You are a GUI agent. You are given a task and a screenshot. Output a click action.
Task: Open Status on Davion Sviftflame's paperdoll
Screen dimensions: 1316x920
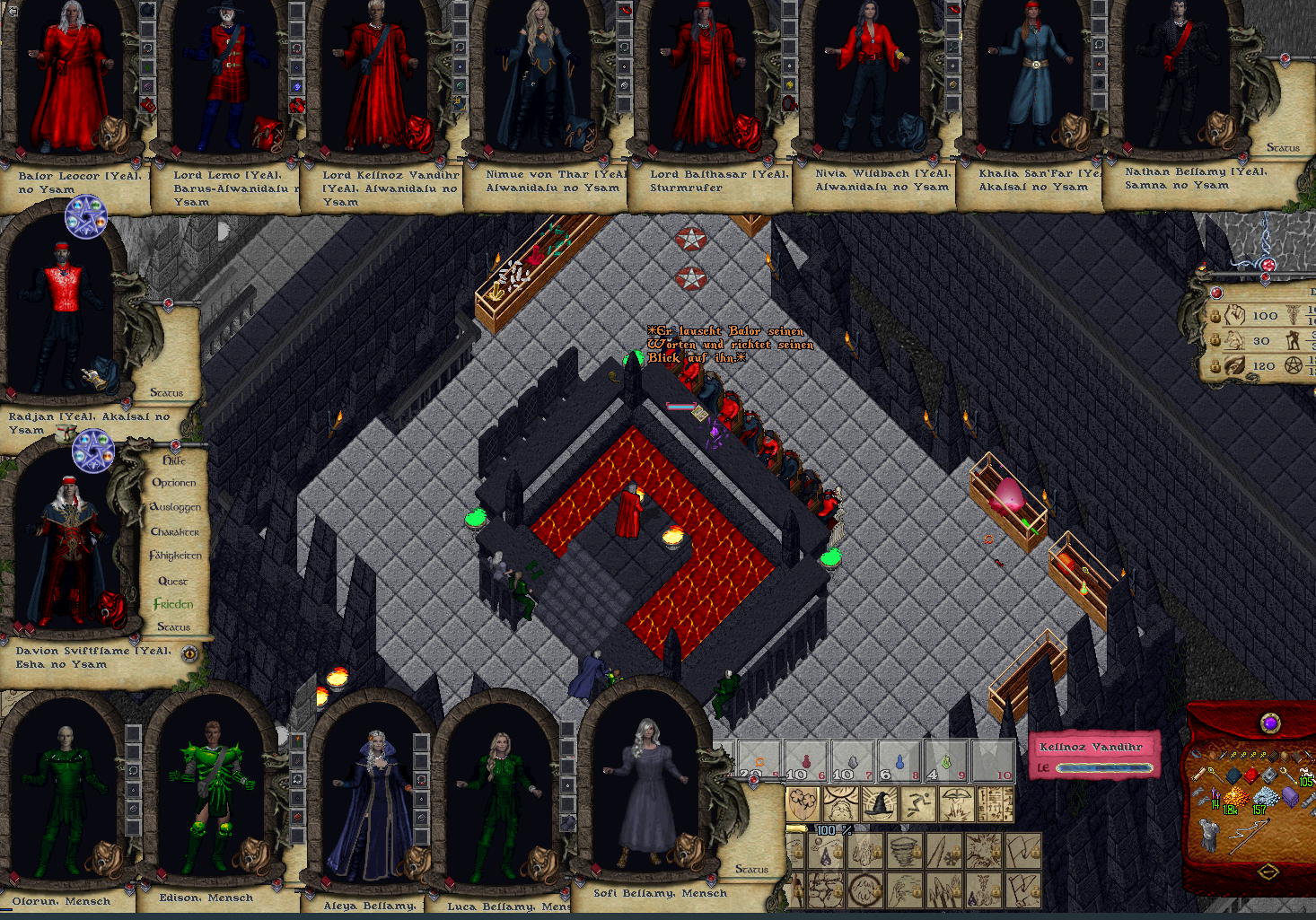173,626
